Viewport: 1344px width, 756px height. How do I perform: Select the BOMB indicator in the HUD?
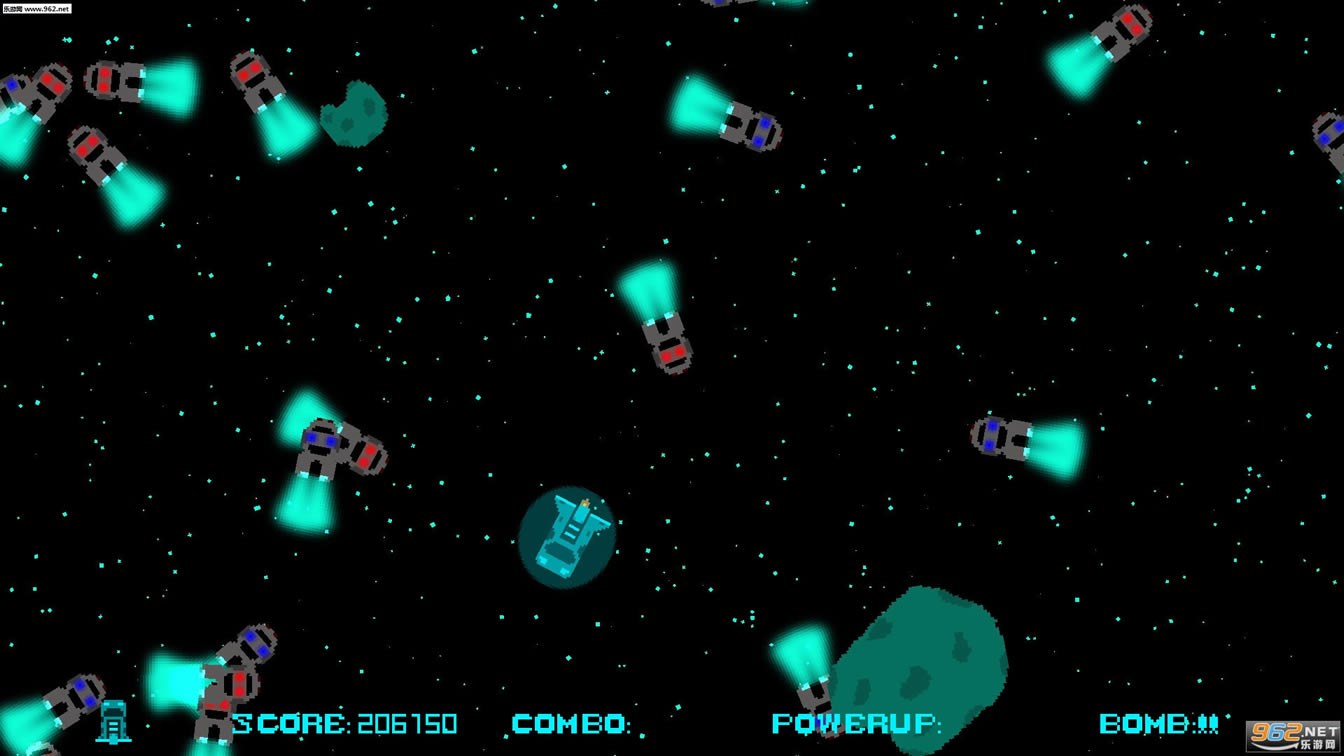pyautogui.click(x=1158, y=723)
